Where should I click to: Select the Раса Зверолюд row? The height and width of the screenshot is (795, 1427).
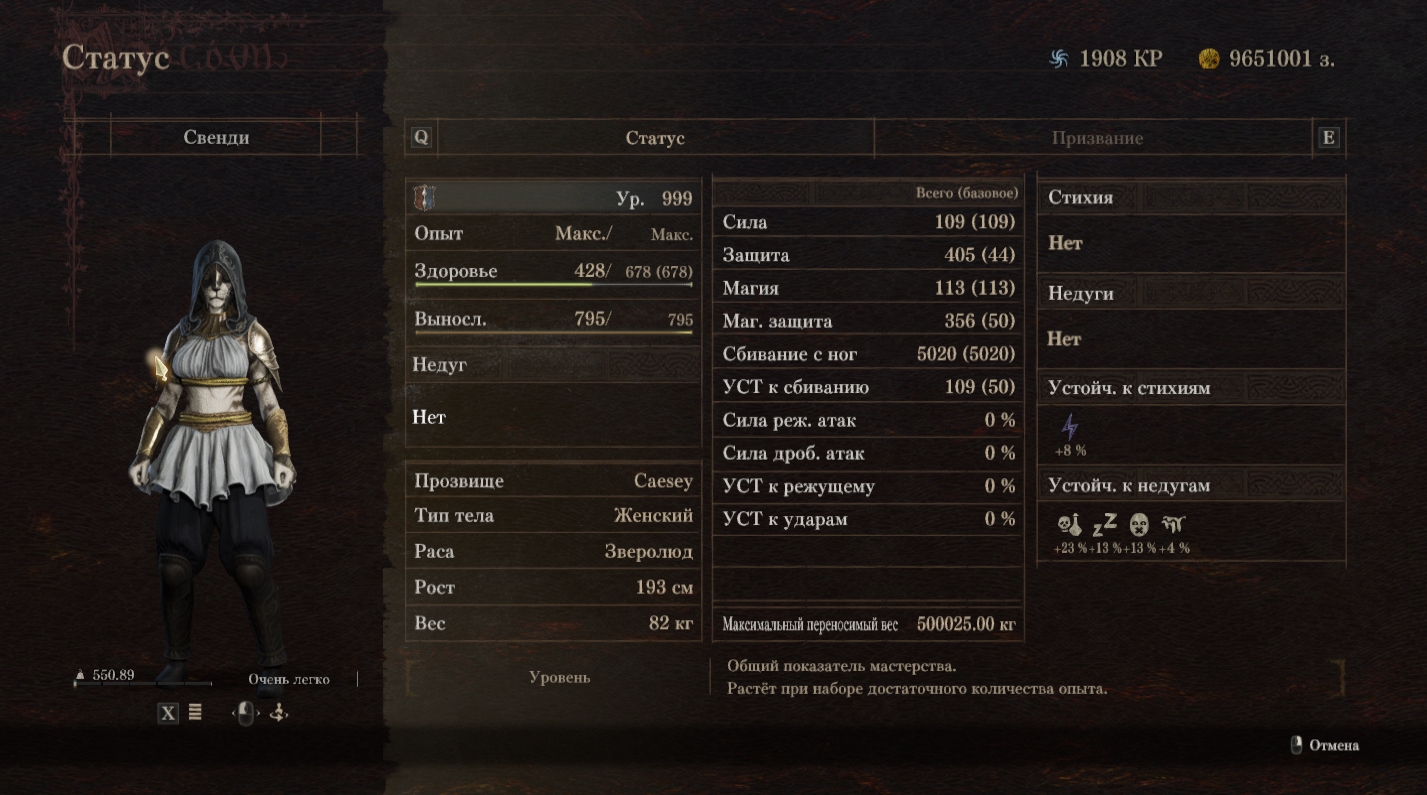coord(553,551)
